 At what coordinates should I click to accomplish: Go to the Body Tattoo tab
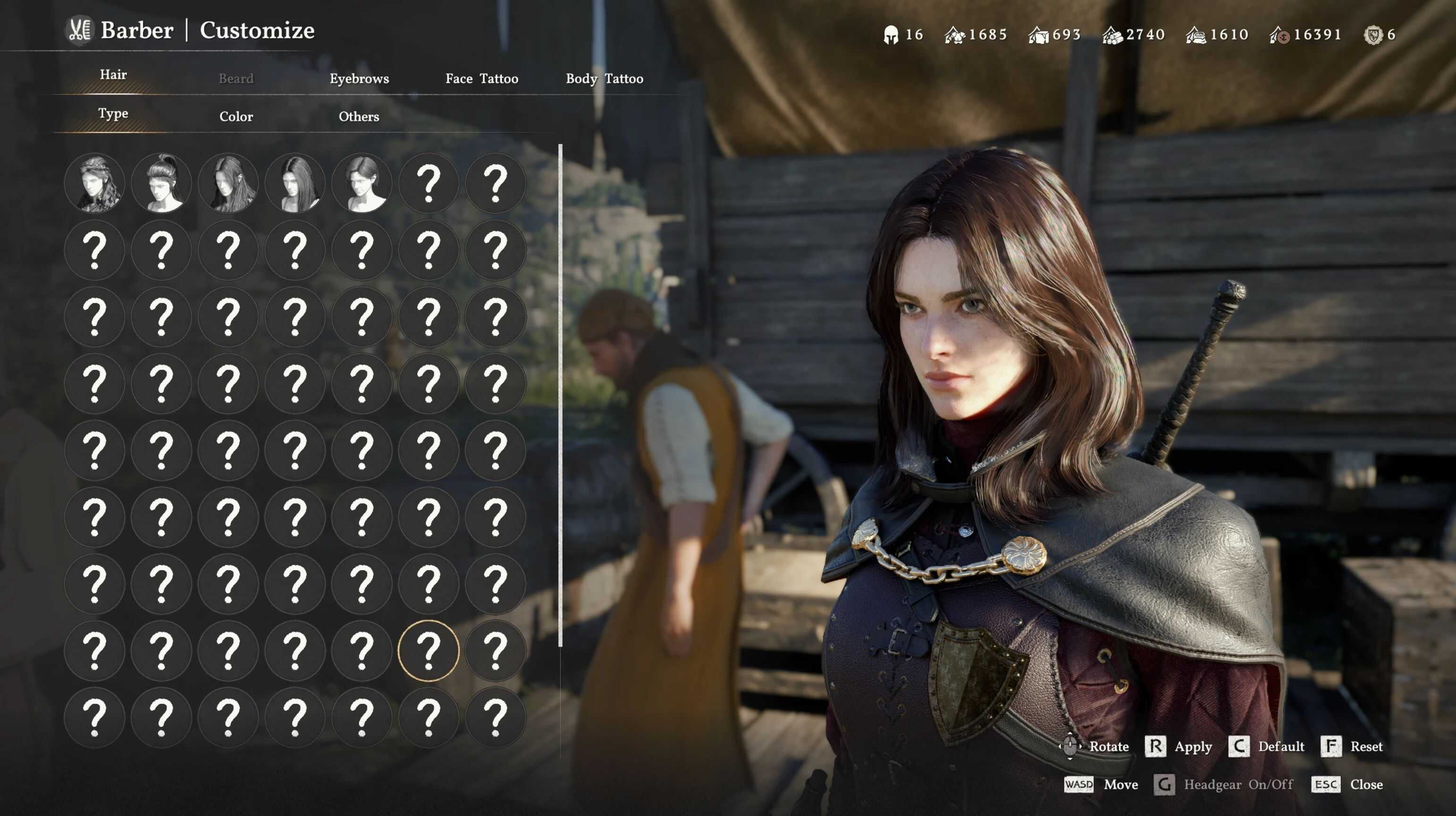point(604,78)
